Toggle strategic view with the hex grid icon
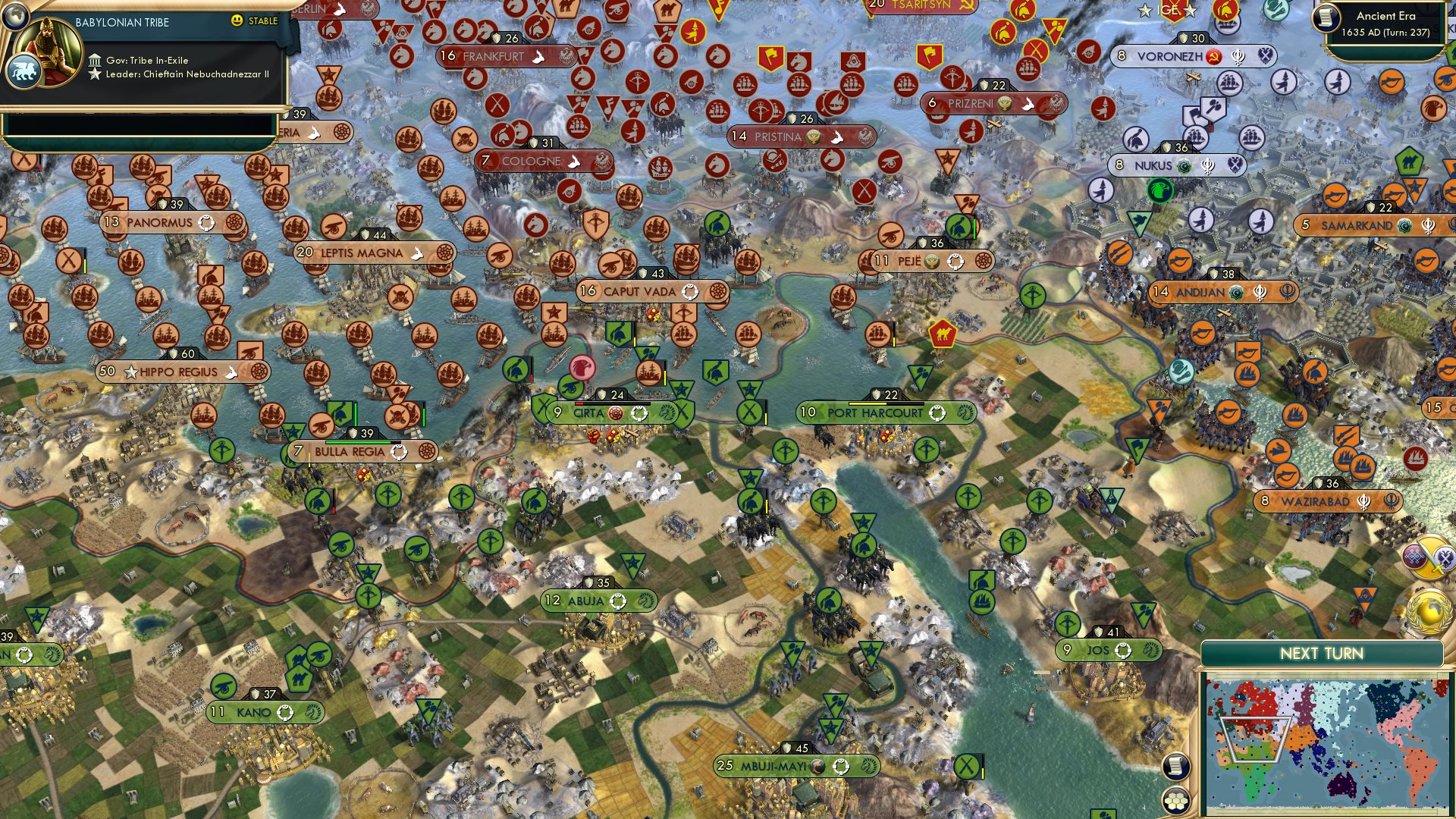 [x=1175, y=802]
